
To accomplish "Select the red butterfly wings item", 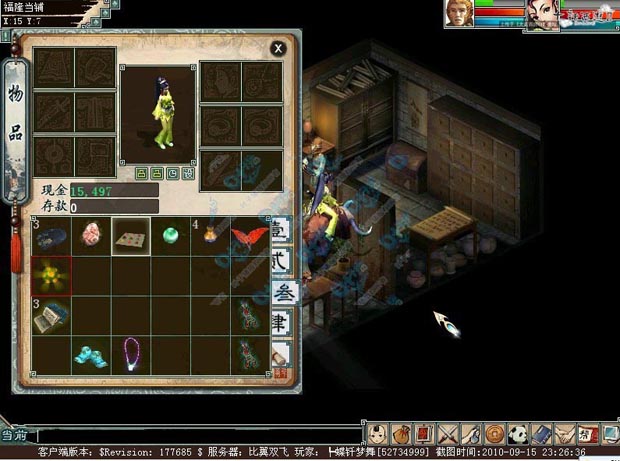I will [249, 236].
